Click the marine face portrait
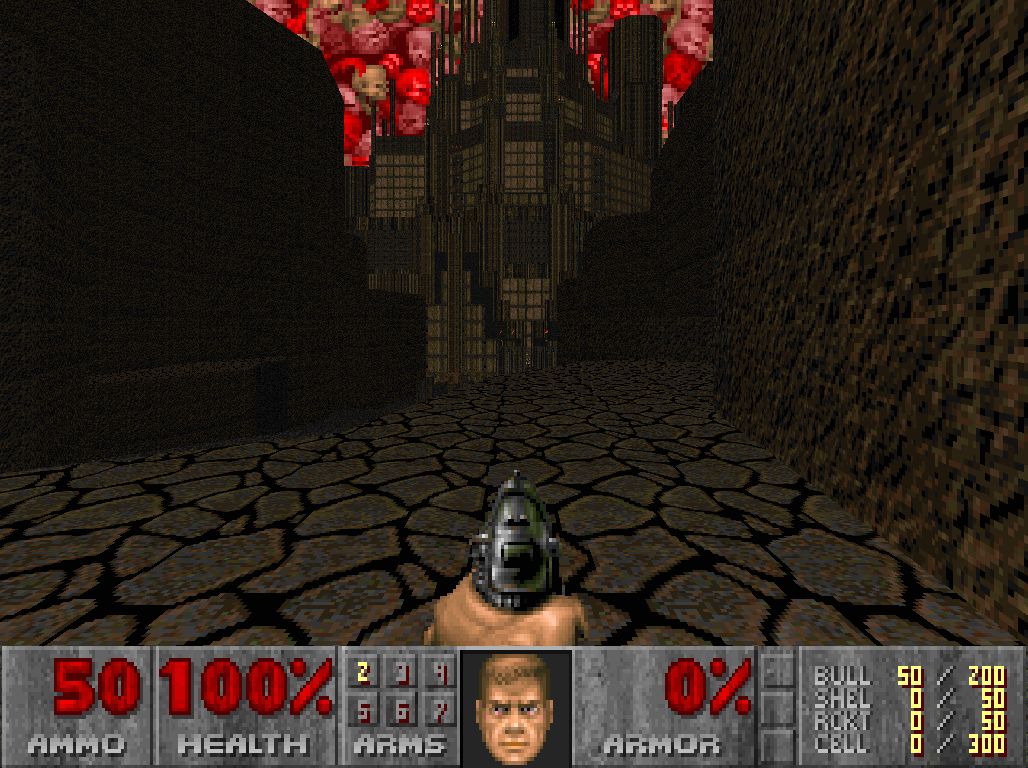 pos(516,706)
